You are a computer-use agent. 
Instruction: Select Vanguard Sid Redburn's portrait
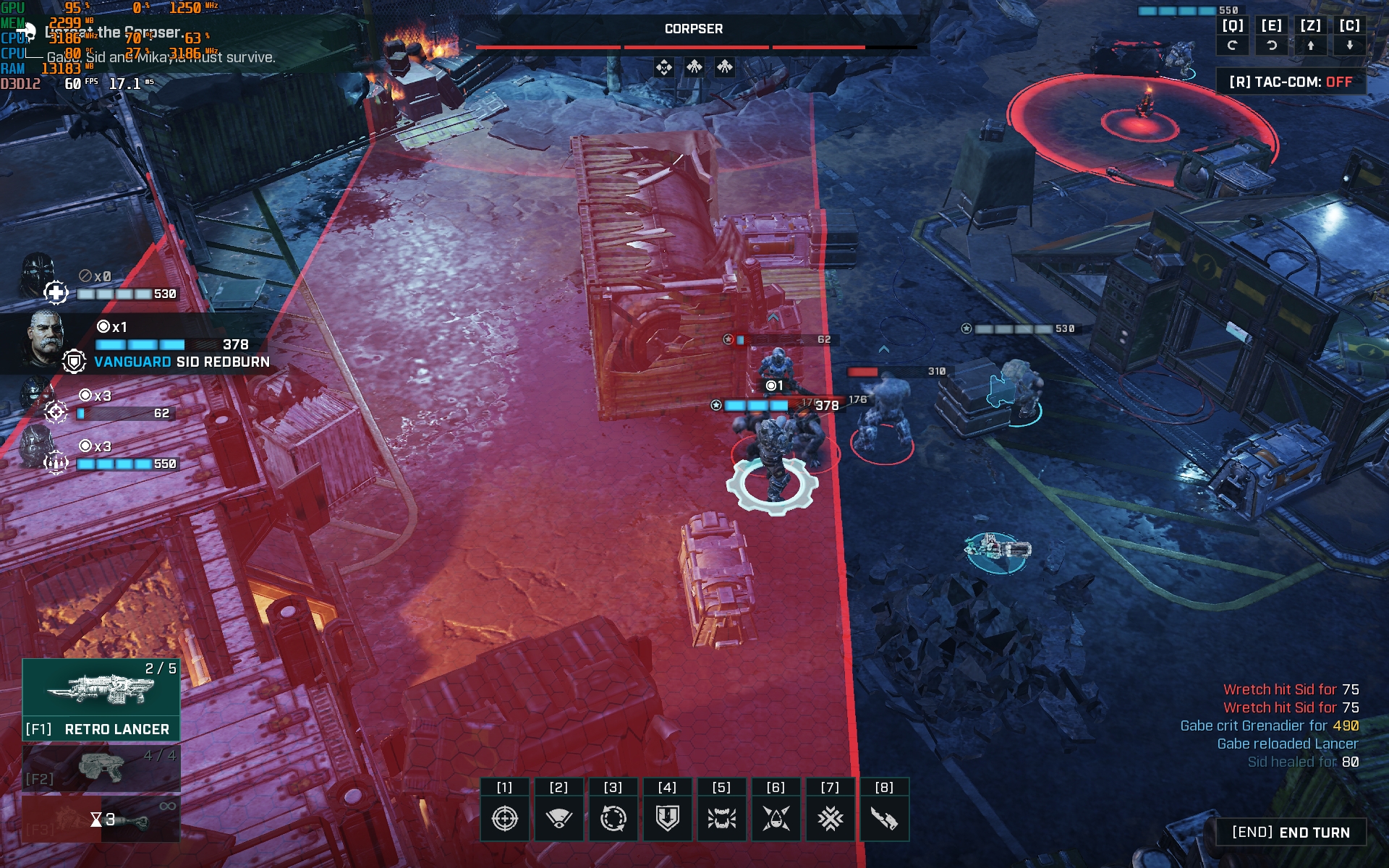45,339
